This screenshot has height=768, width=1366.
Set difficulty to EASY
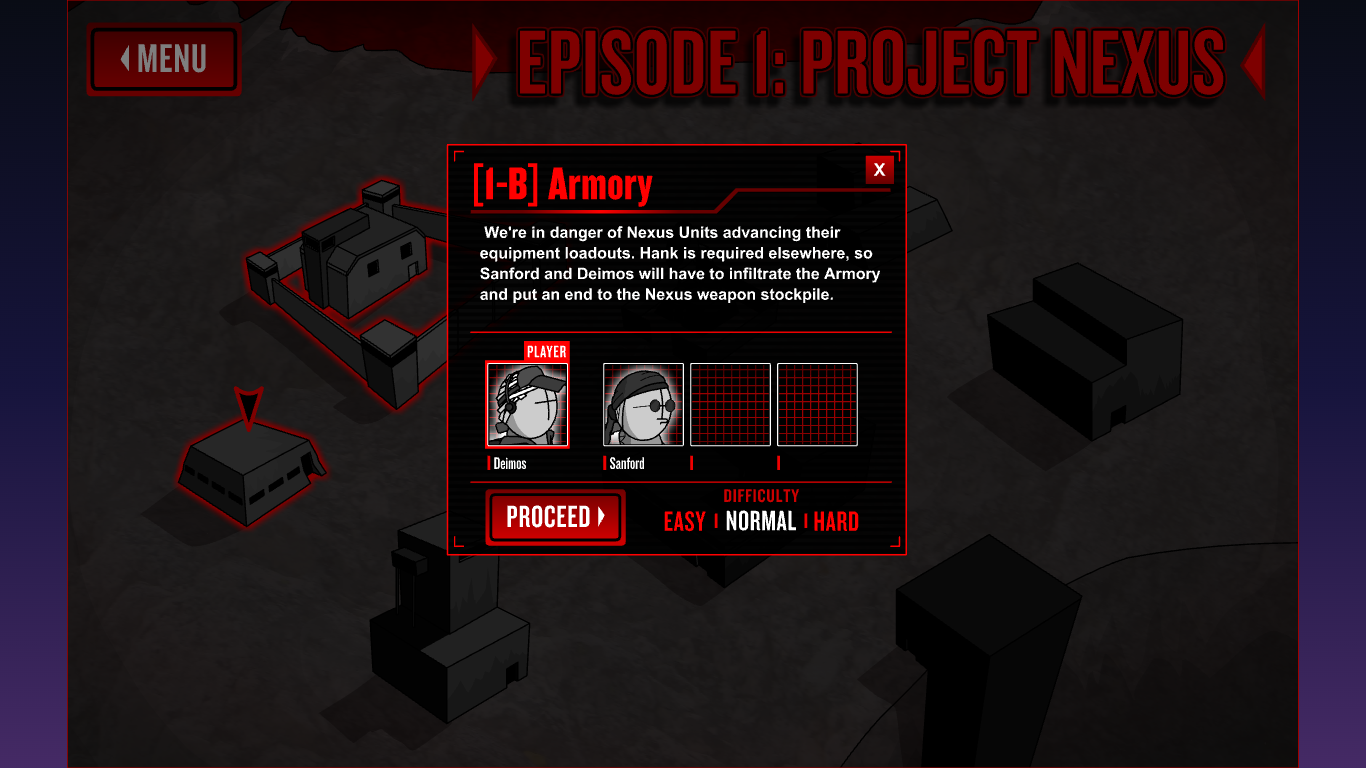(684, 521)
